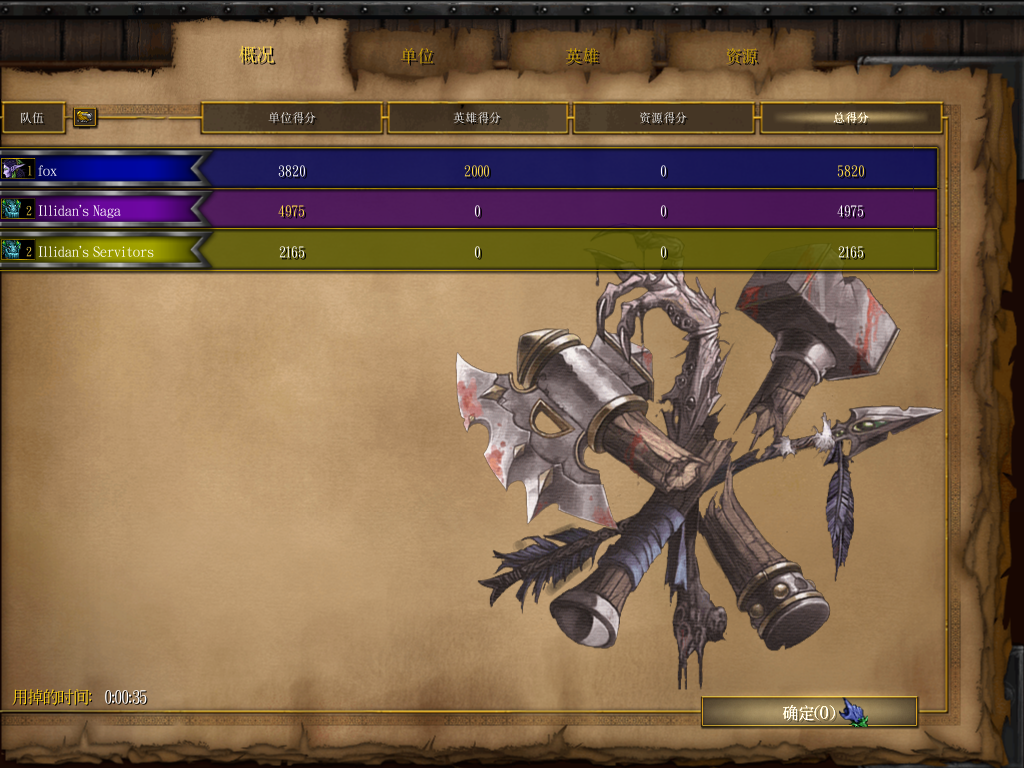Sort by 单位得分 unit score header

coord(292,117)
